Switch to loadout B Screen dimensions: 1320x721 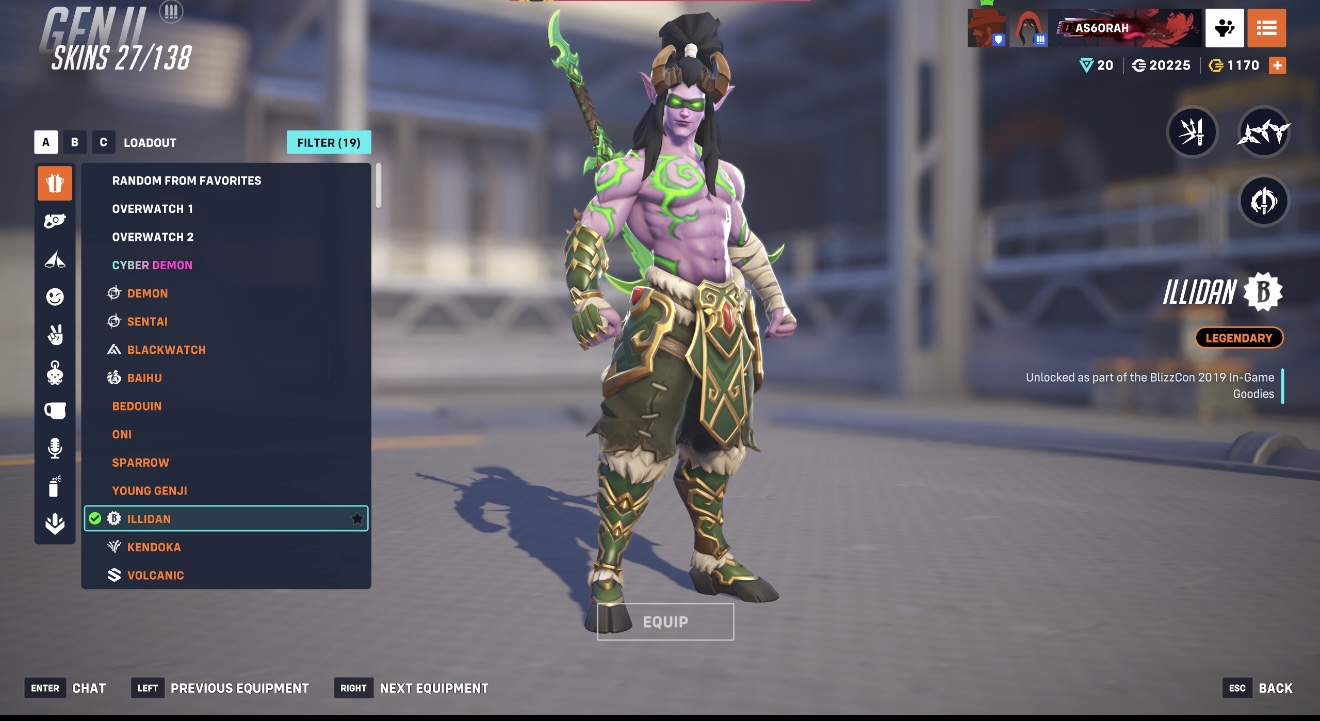pos(74,142)
